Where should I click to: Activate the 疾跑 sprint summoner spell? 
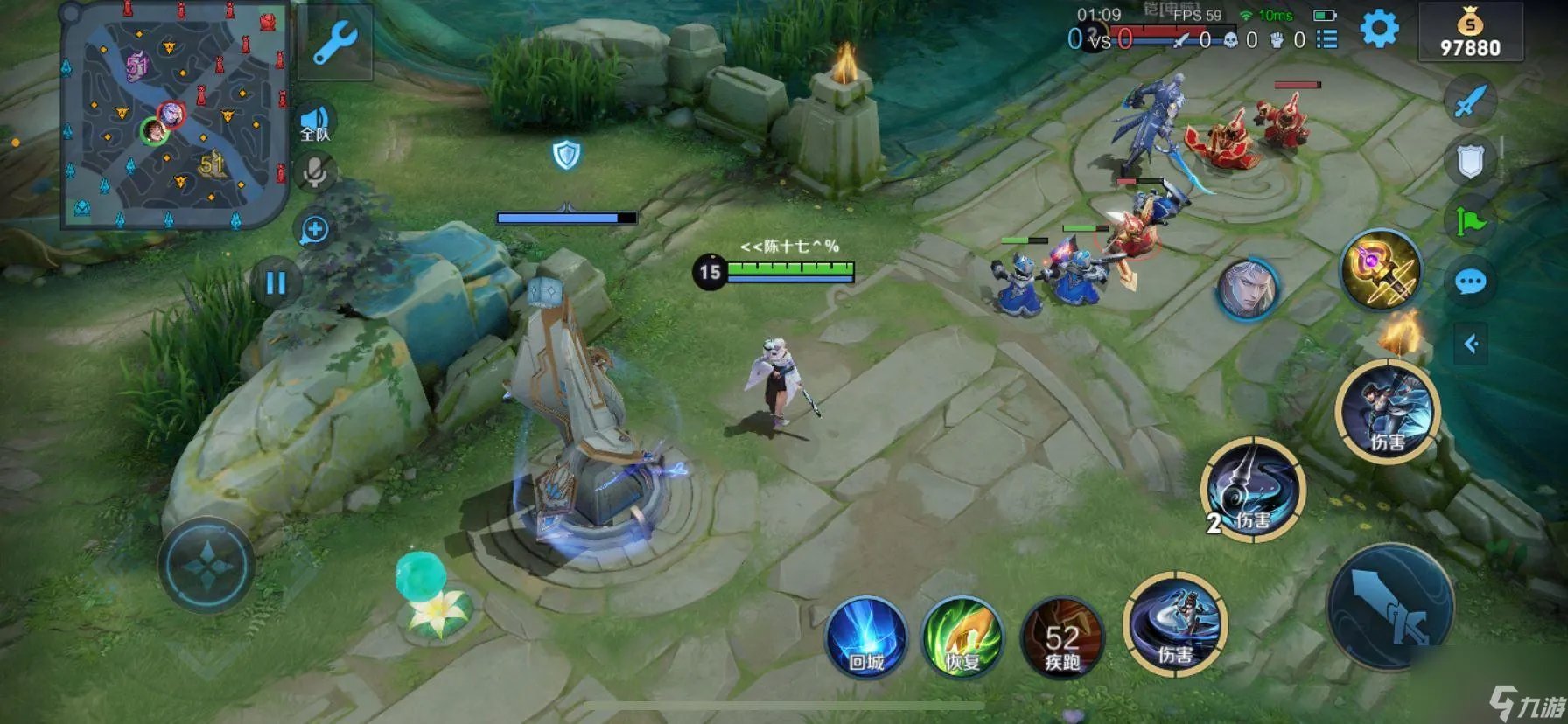1062,638
